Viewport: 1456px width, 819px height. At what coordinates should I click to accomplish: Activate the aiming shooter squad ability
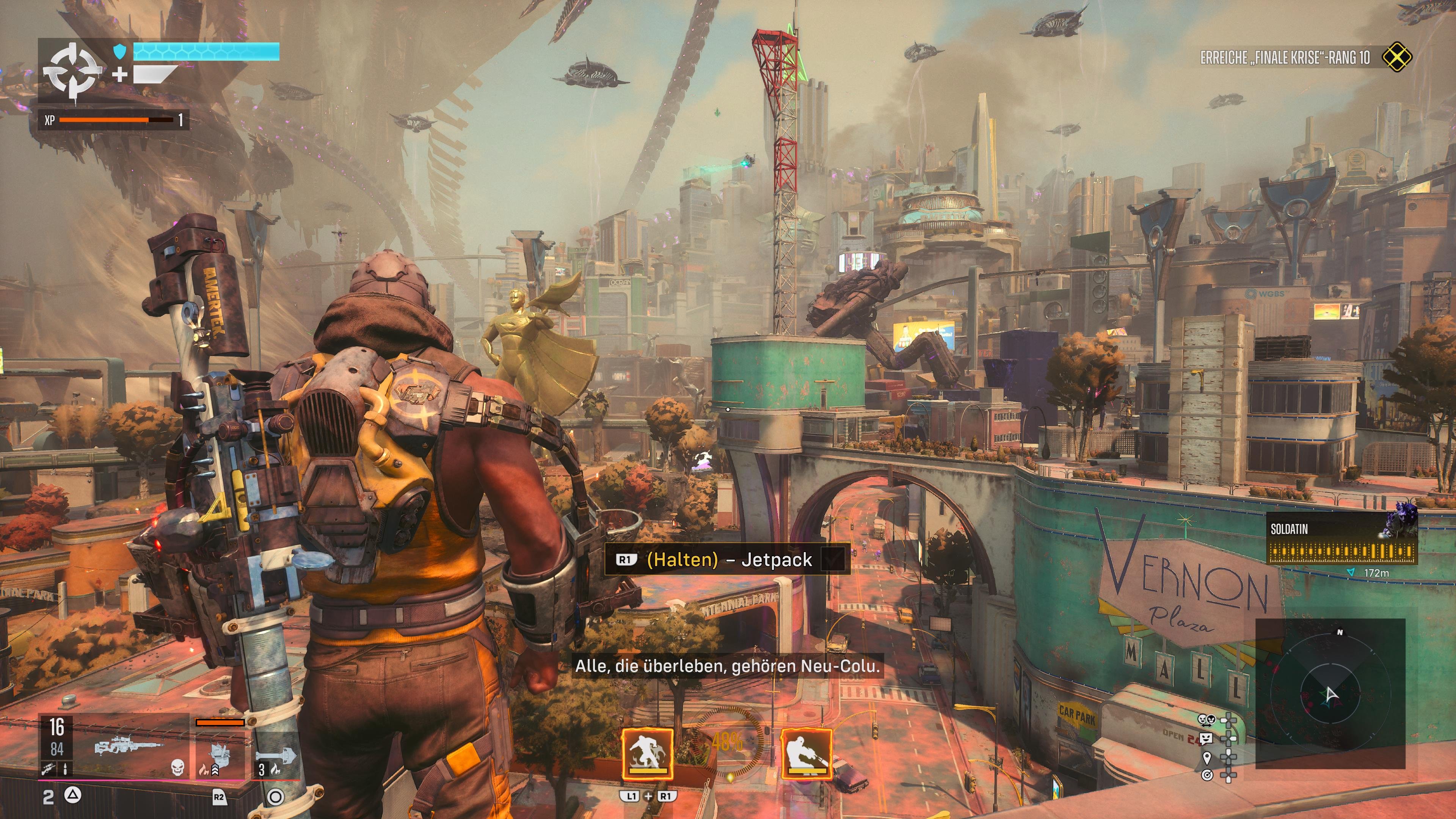click(806, 754)
